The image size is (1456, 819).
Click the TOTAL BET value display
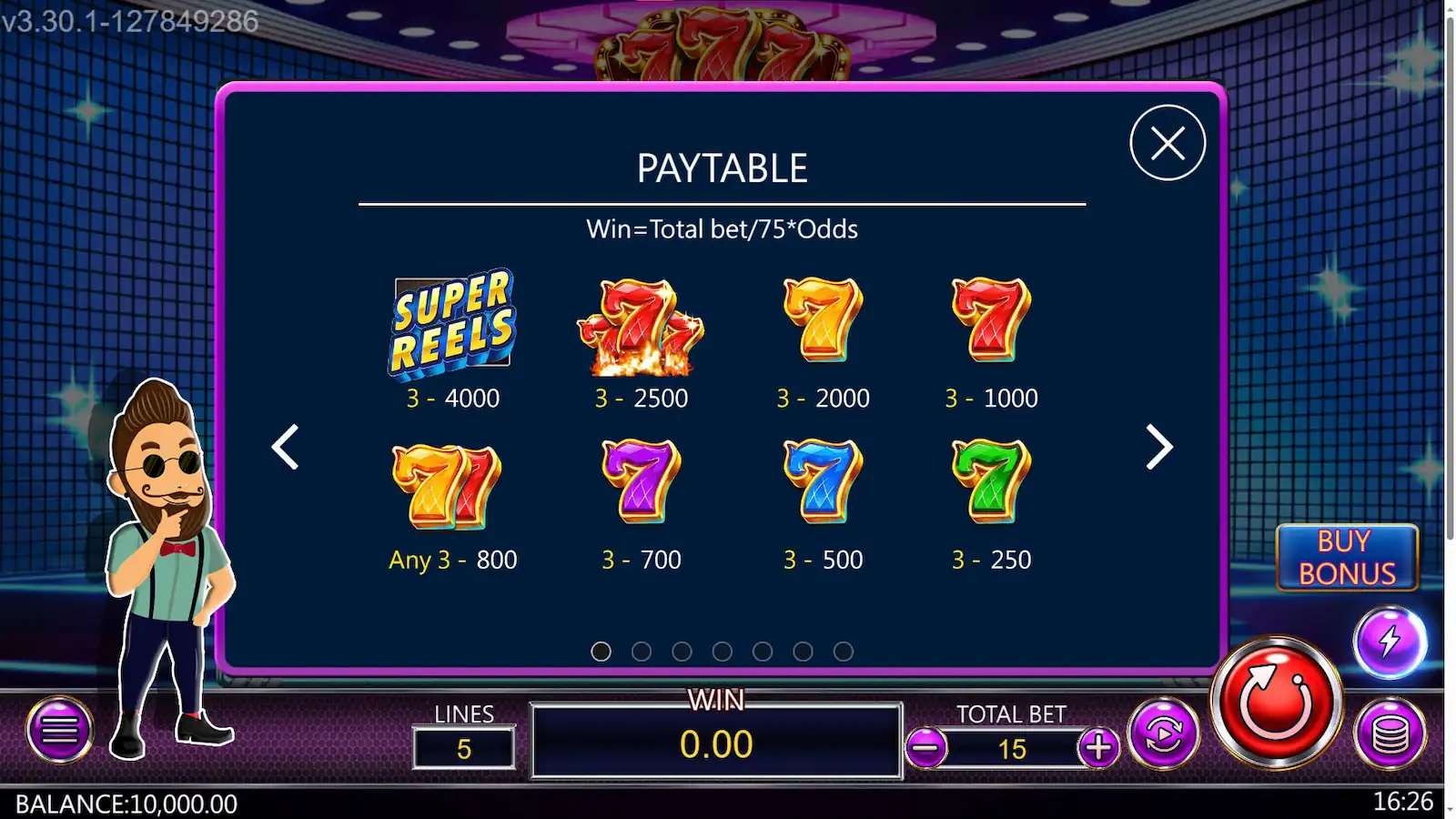pyautogui.click(x=1010, y=749)
